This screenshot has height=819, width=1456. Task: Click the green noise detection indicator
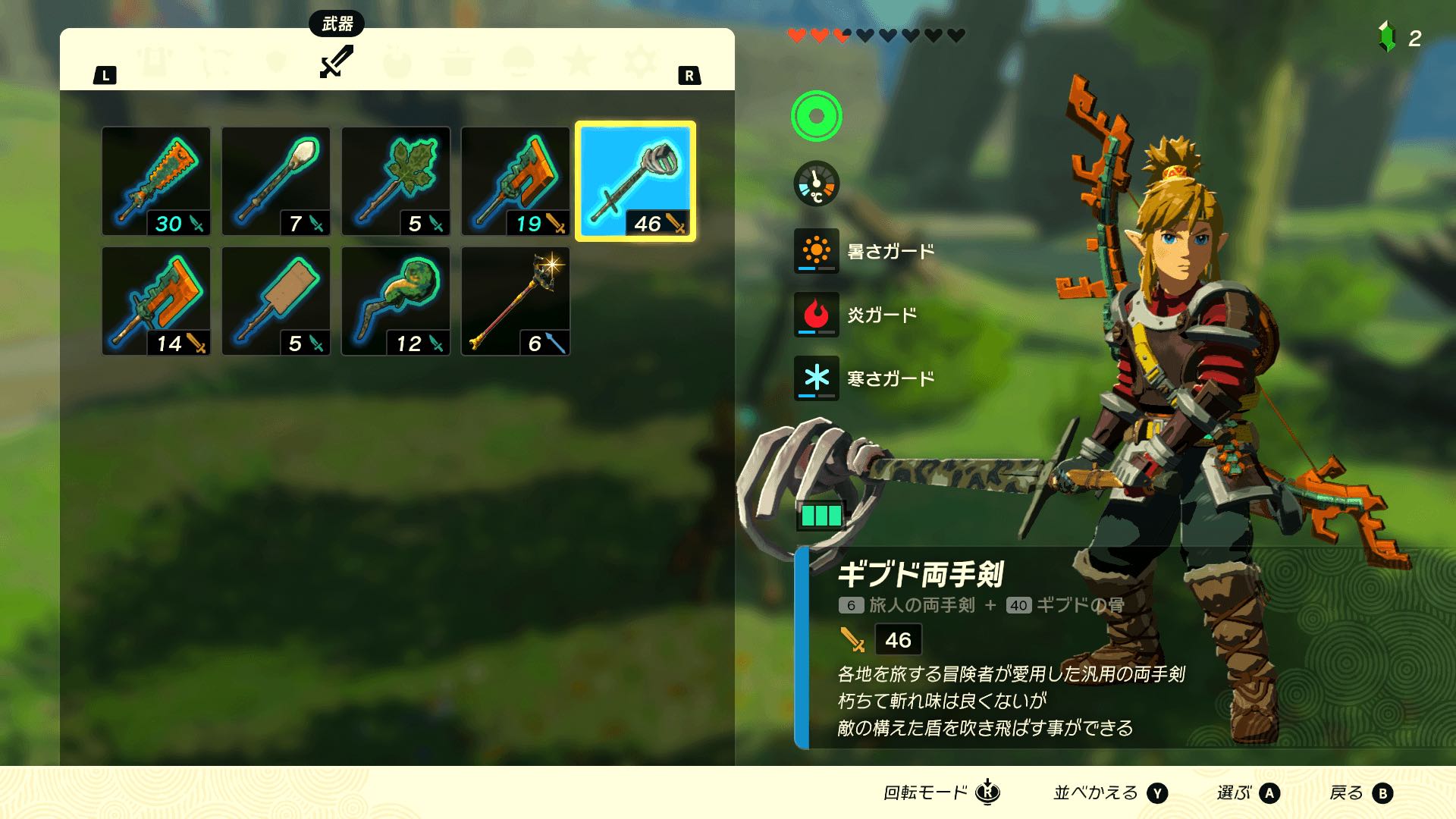(x=817, y=115)
